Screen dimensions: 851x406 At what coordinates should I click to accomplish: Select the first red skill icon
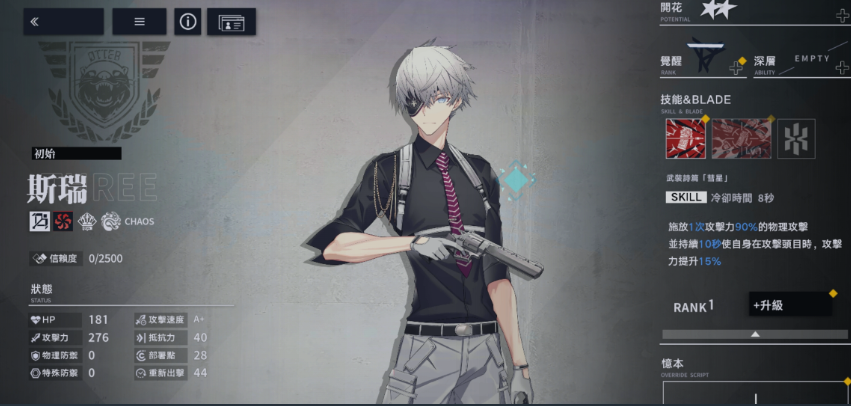684,139
